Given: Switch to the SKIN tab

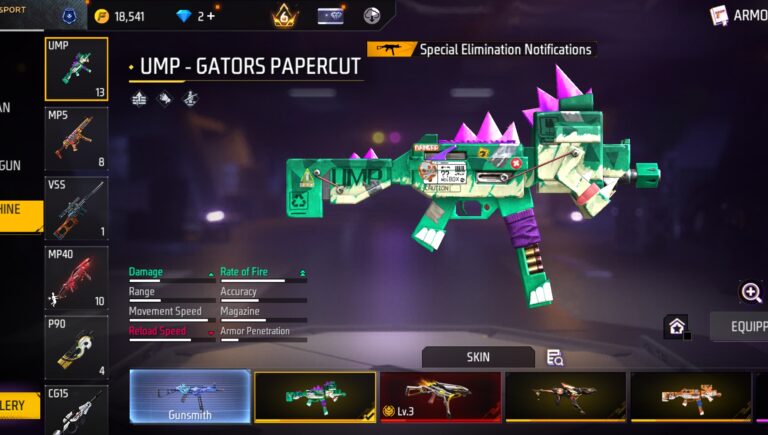Looking at the screenshot, I should point(478,357).
